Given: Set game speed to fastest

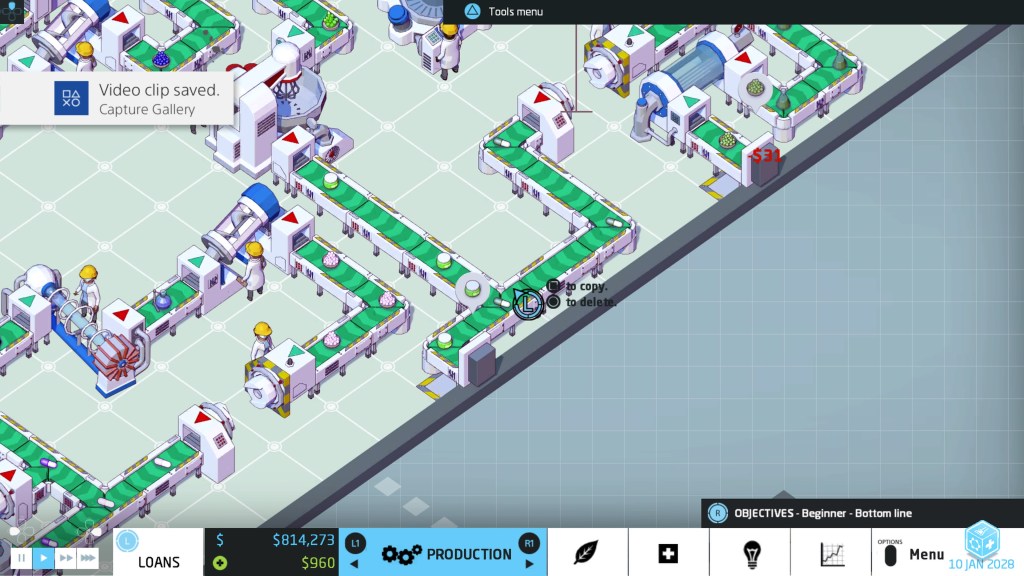Looking at the screenshot, I should tap(88, 558).
